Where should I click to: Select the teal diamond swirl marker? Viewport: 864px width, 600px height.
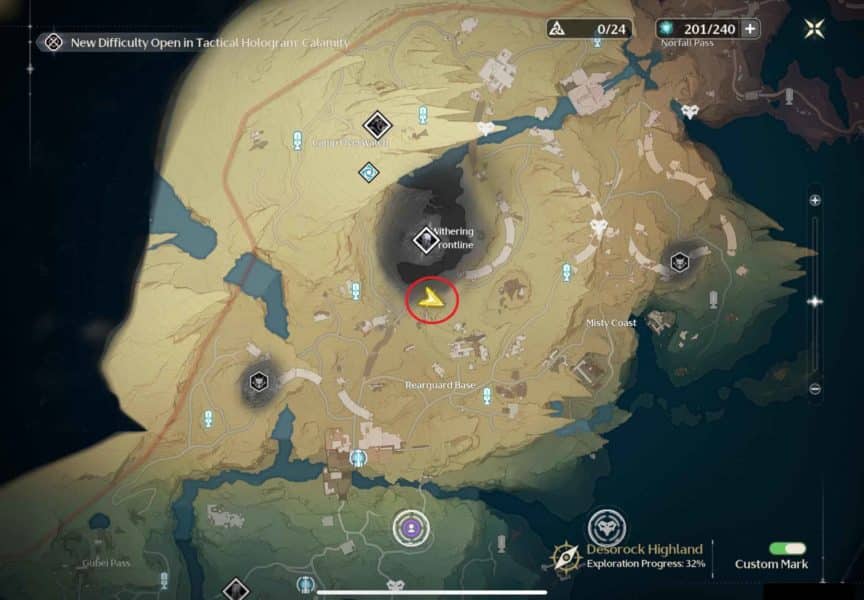(369, 172)
